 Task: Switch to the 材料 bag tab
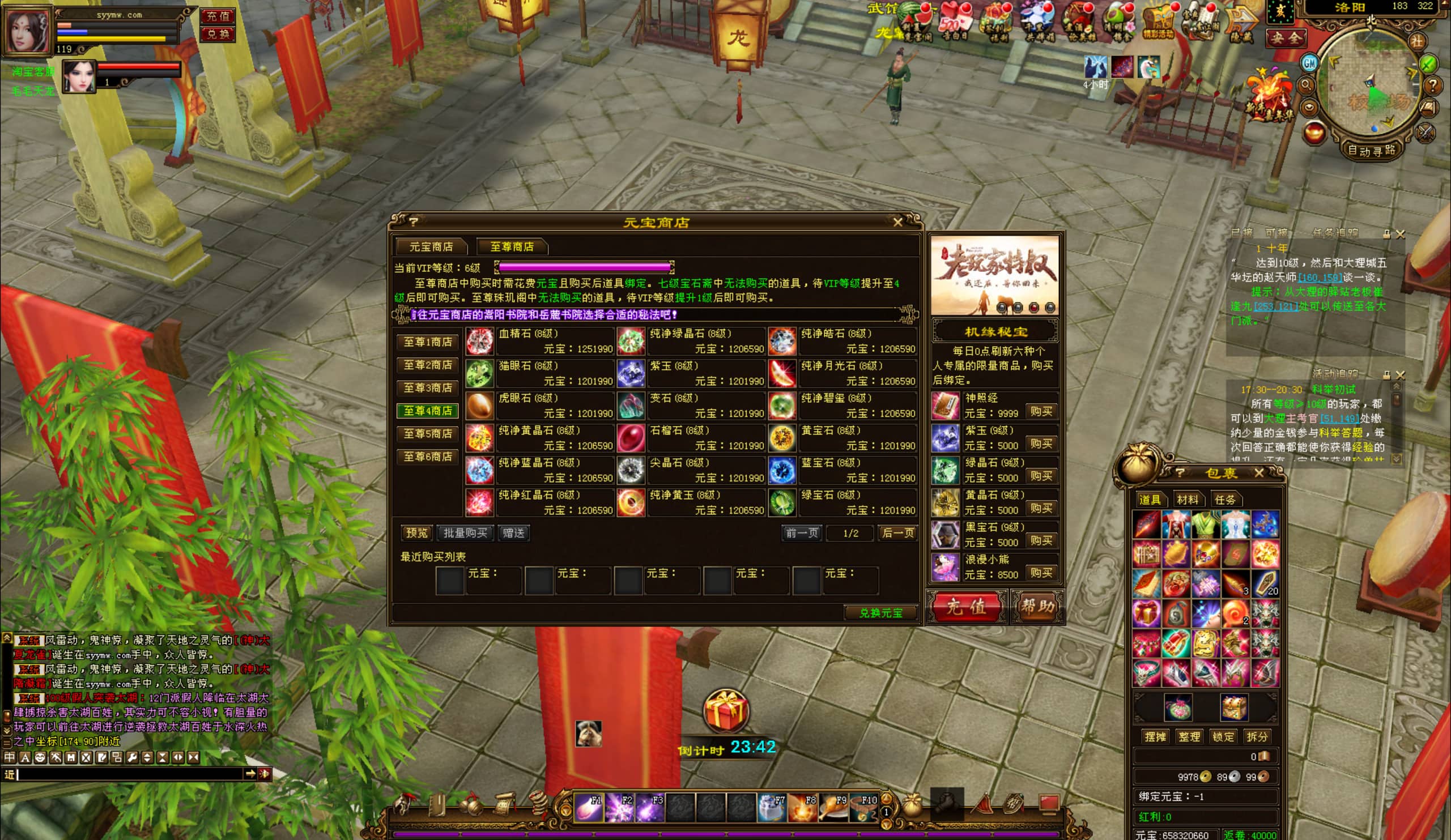(x=1187, y=500)
